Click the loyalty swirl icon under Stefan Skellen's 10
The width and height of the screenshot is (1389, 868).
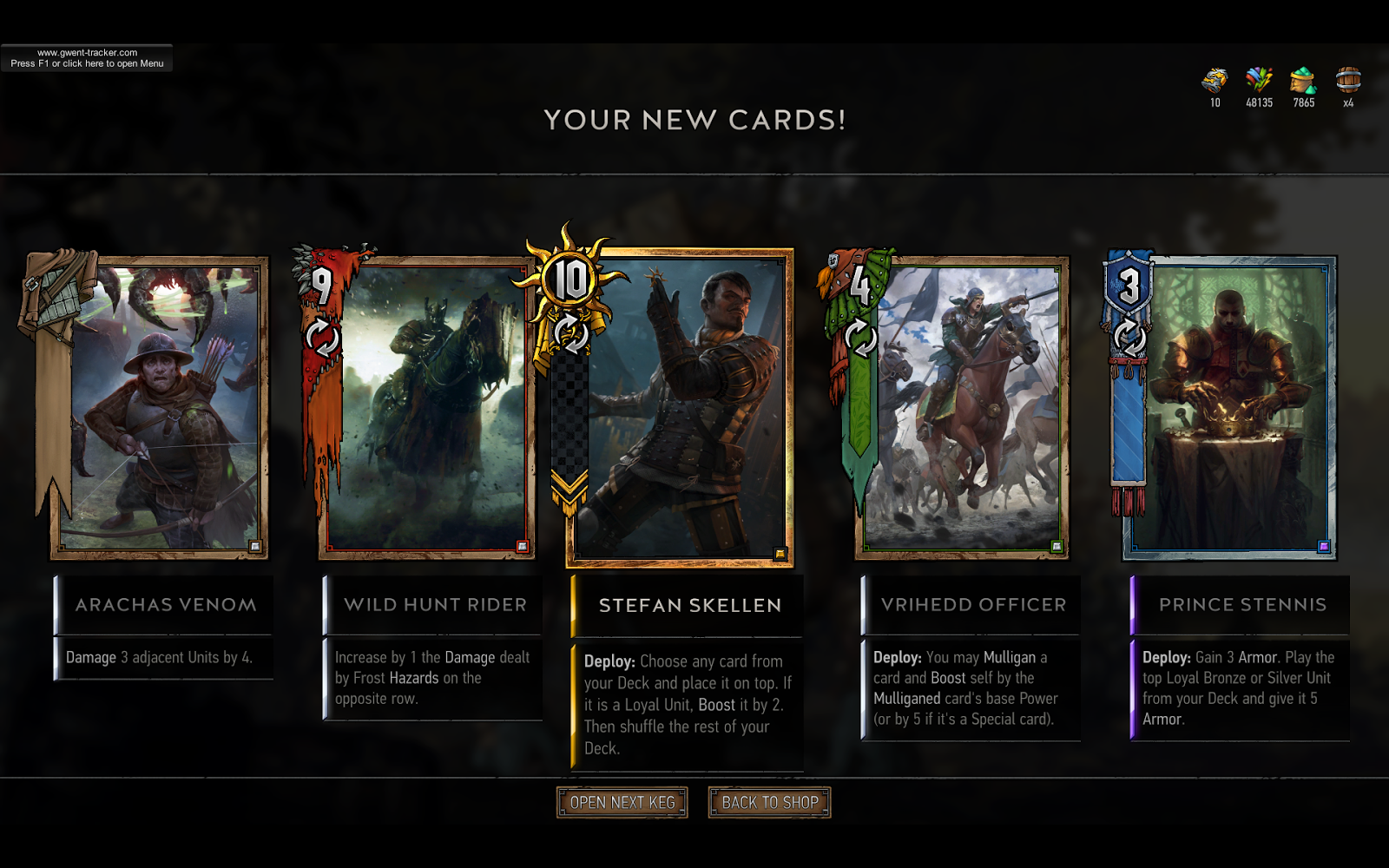pos(573,334)
